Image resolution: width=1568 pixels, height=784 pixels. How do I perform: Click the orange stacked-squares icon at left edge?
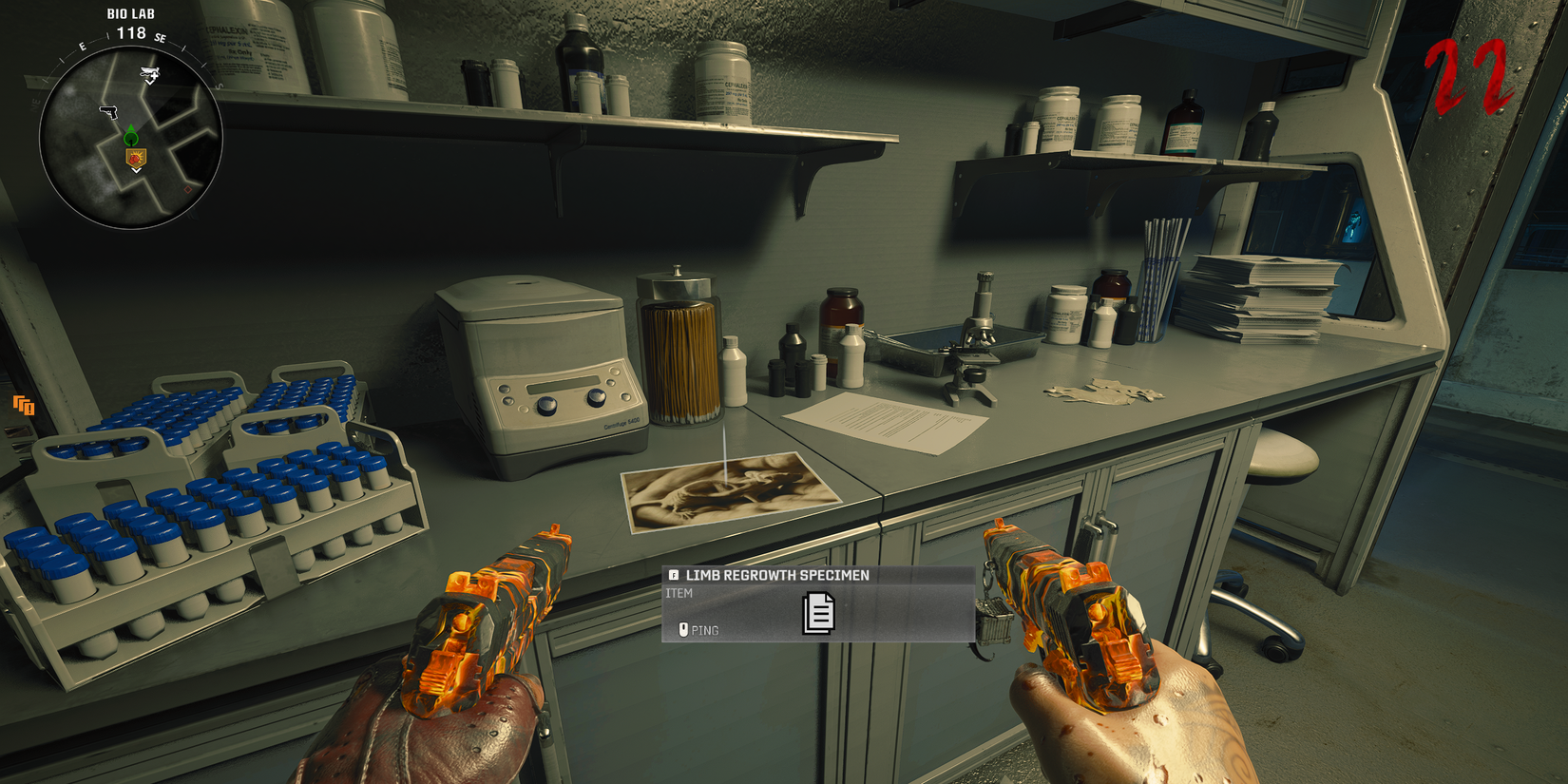[x=24, y=406]
